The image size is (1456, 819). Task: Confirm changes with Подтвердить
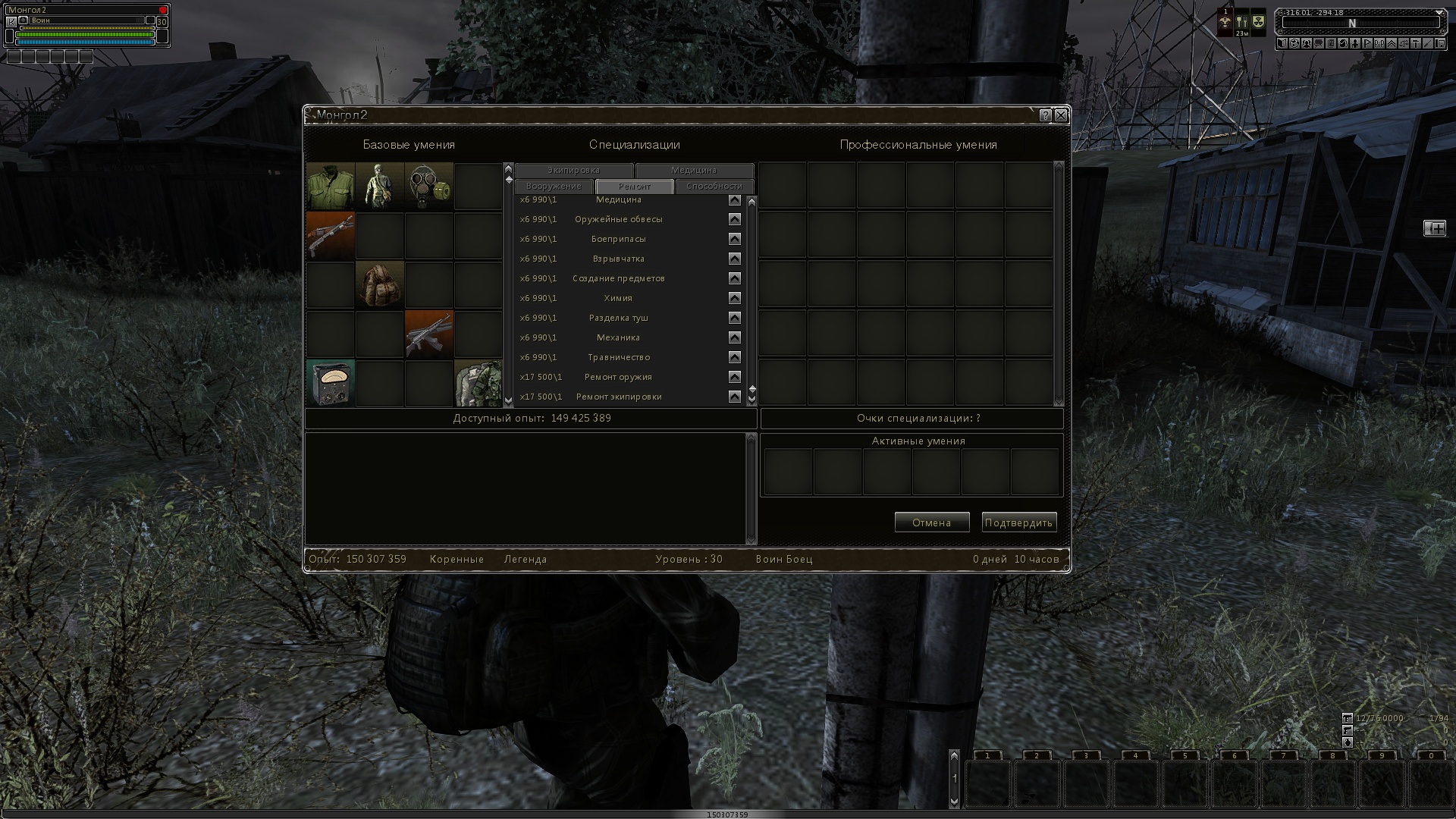click(1018, 522)
